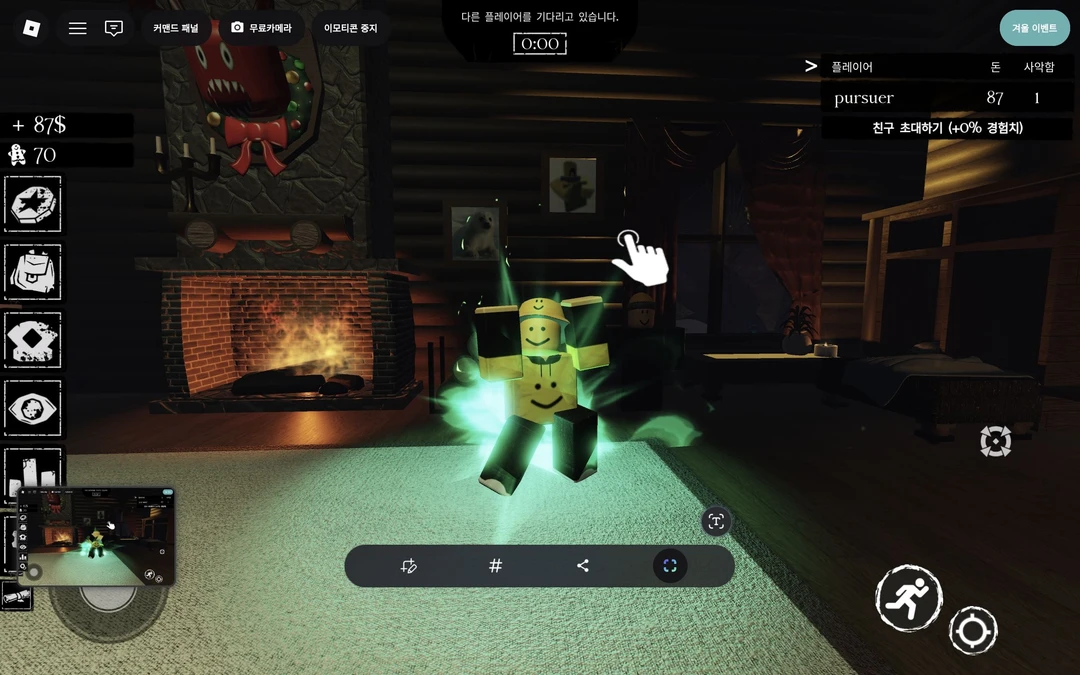Open the 커맨드 패널 command panel
The image size is (1080, 675).
coord(175,28)
